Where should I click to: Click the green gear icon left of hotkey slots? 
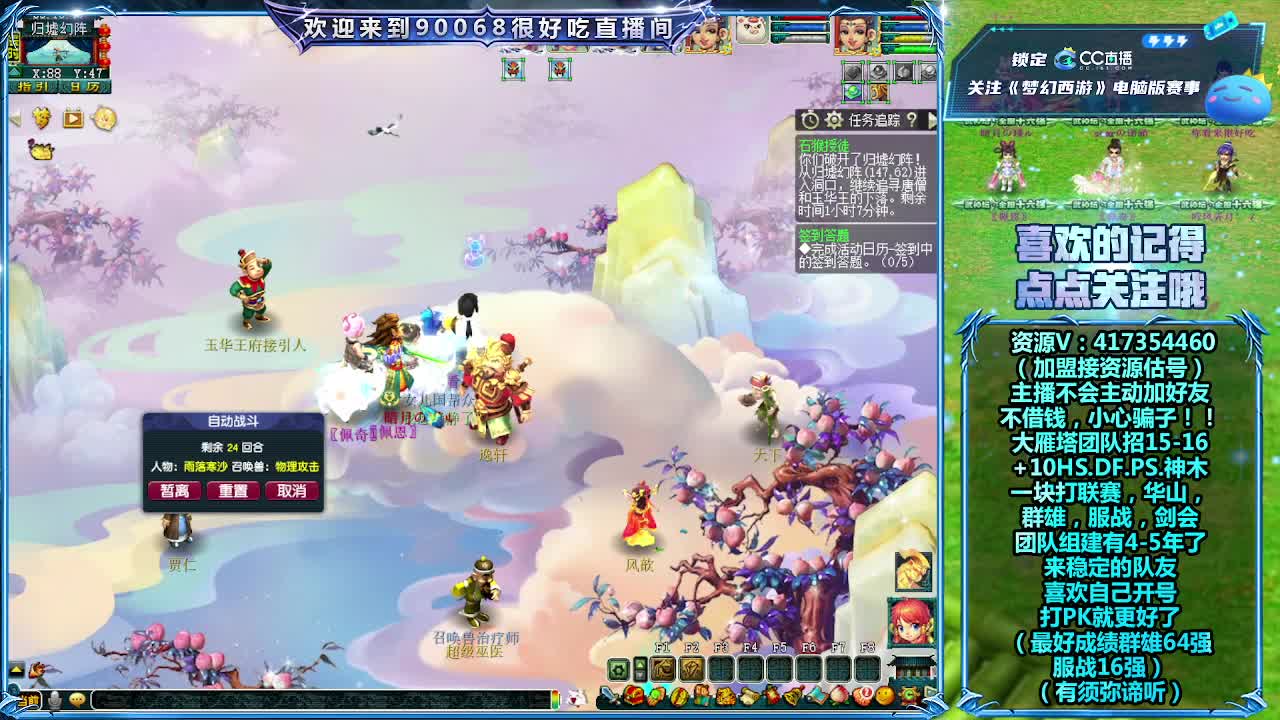pyautogui.click(x=618, y=669)
